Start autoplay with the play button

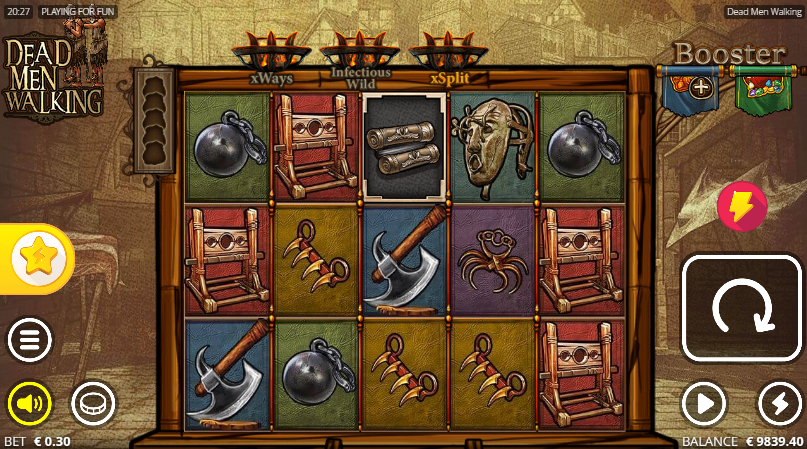[x=704, y=404]
